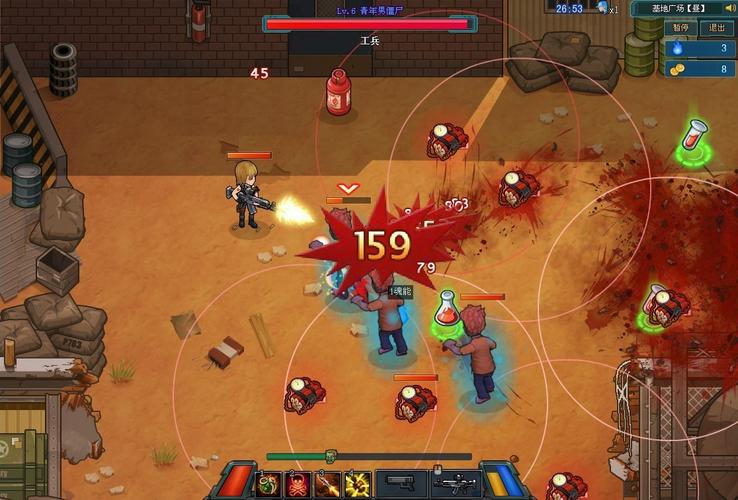The width and height of the screenshot is (738, 500).
Task: Activate the green grenade skill
Action: (269, 485)
